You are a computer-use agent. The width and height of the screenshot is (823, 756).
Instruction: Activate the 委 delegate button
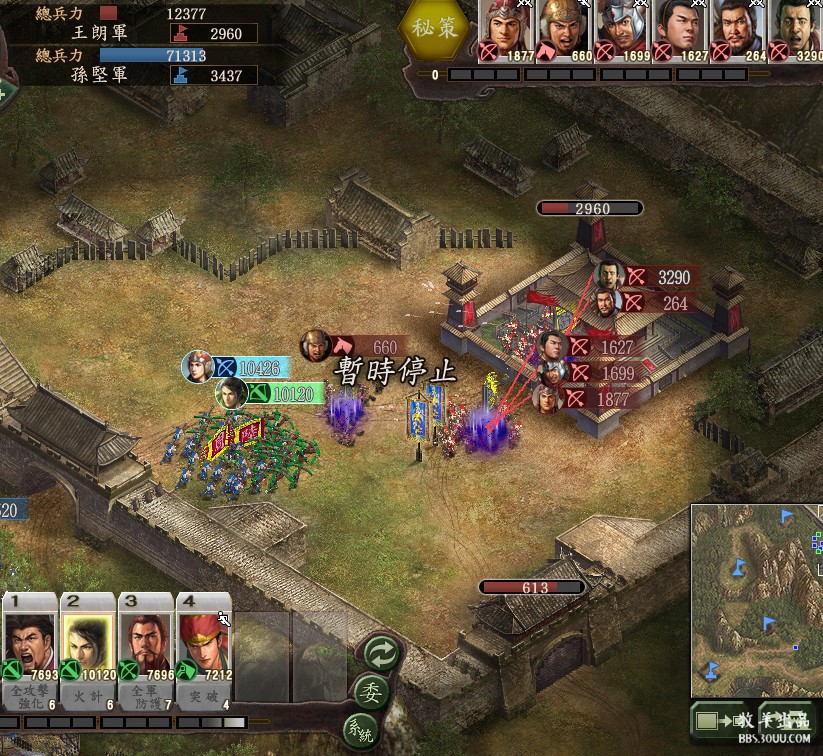pyautogui.click(x=371, y=692)
